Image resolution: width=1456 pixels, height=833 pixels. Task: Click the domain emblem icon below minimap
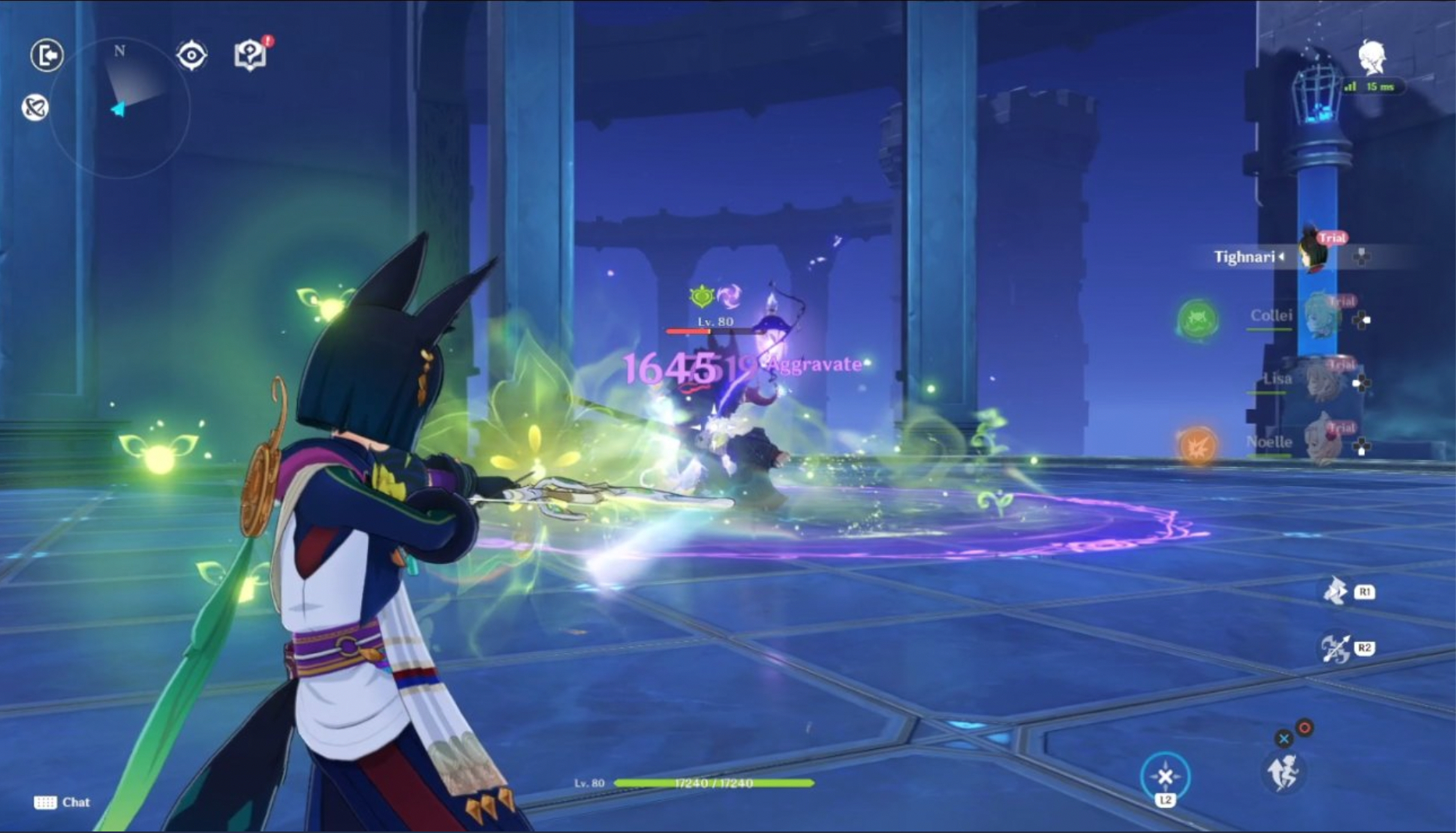[x=34, y=108]
